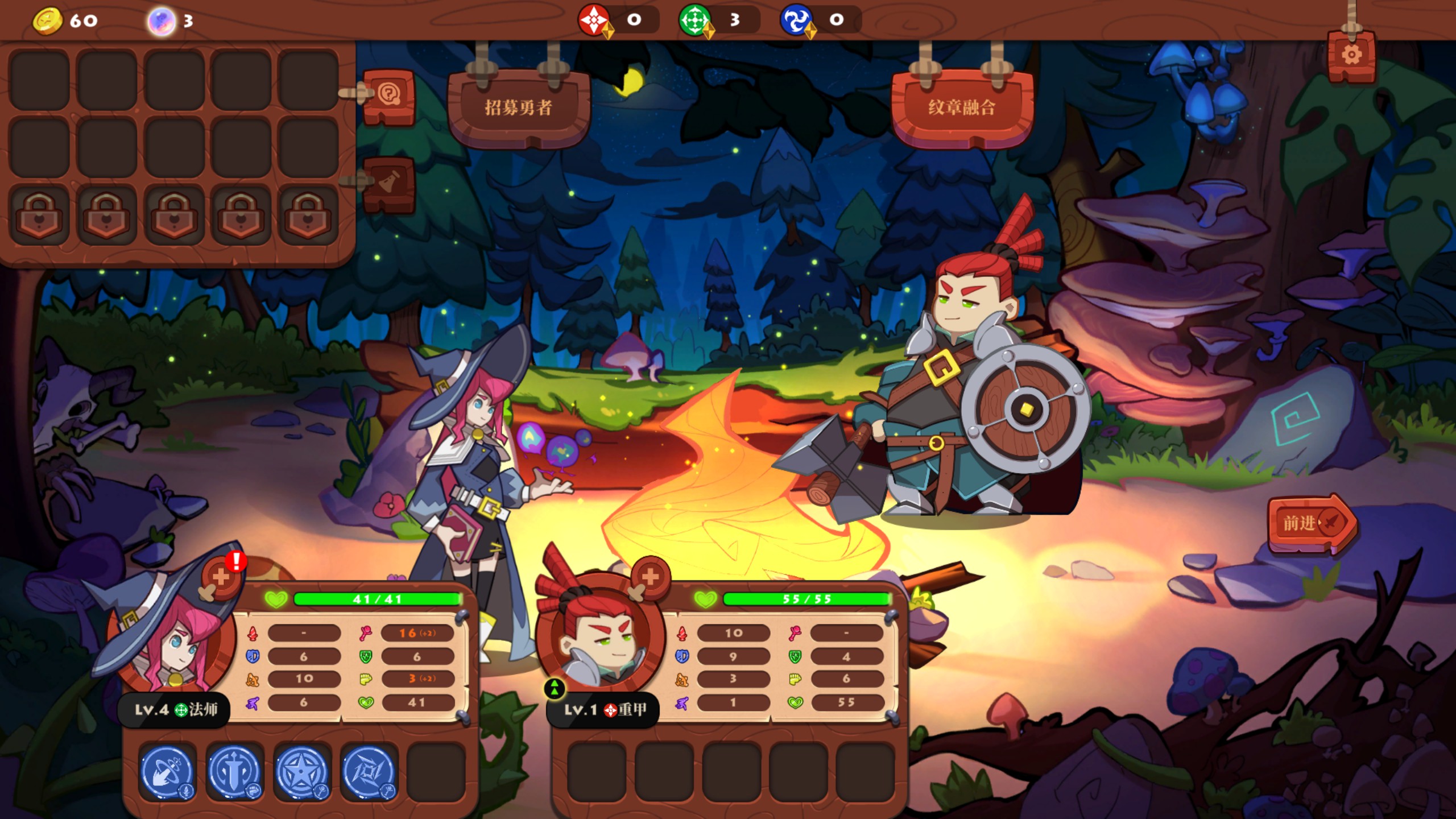The width and height of the screenshot is (1456, 819).
Task: Click the gold coin currency icon
Action: tap(48, 21)
